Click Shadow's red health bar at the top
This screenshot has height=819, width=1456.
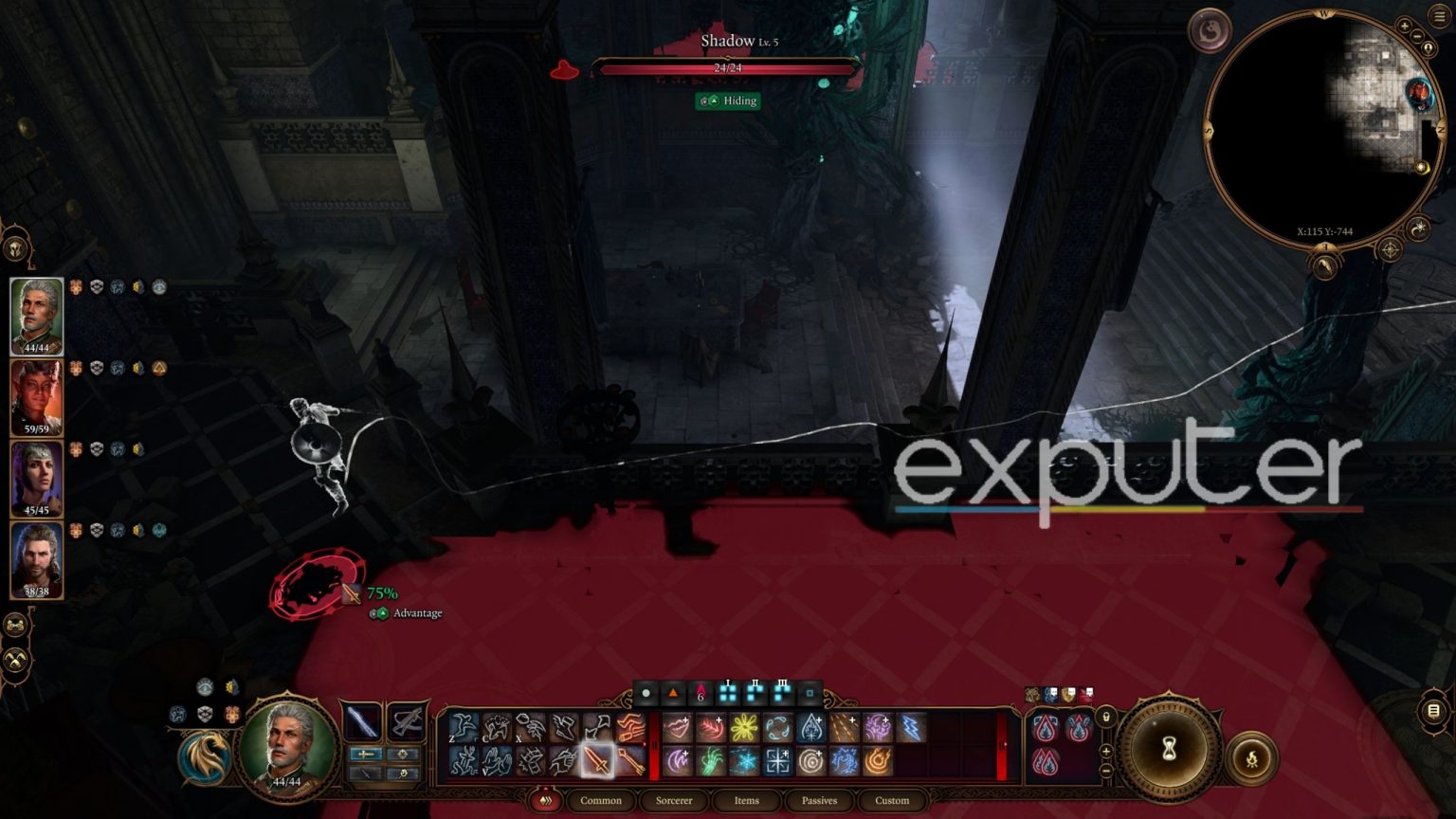(725, 67)
